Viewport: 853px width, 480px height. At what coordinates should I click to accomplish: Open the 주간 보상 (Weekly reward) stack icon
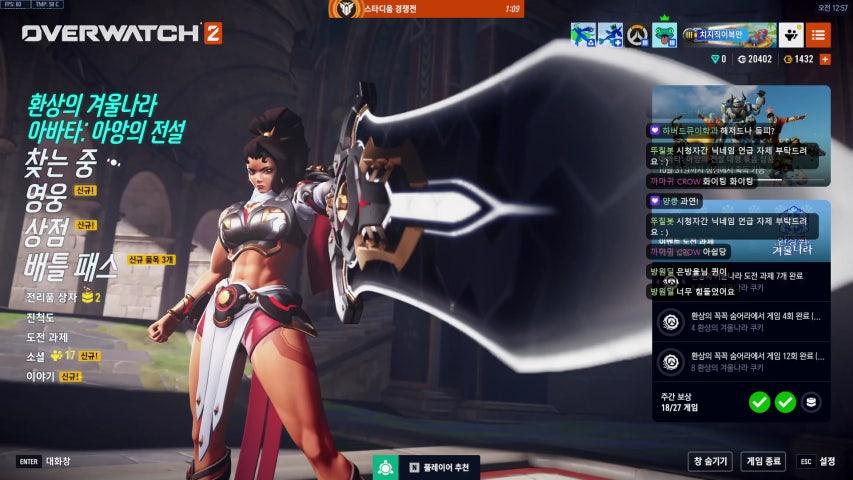click(813, 402)
